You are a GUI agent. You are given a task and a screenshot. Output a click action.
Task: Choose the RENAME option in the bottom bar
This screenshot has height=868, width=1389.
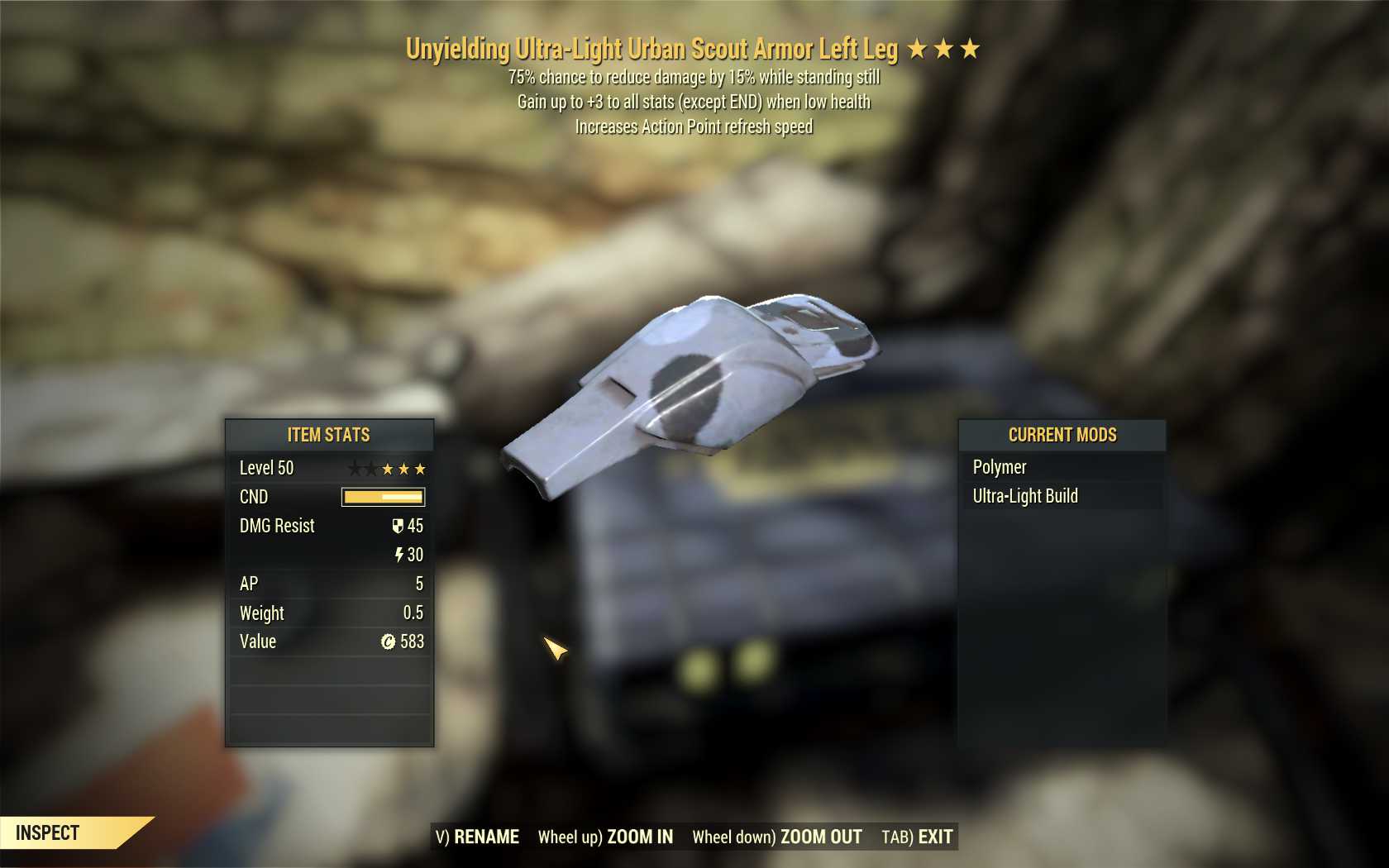pos(478,837)
